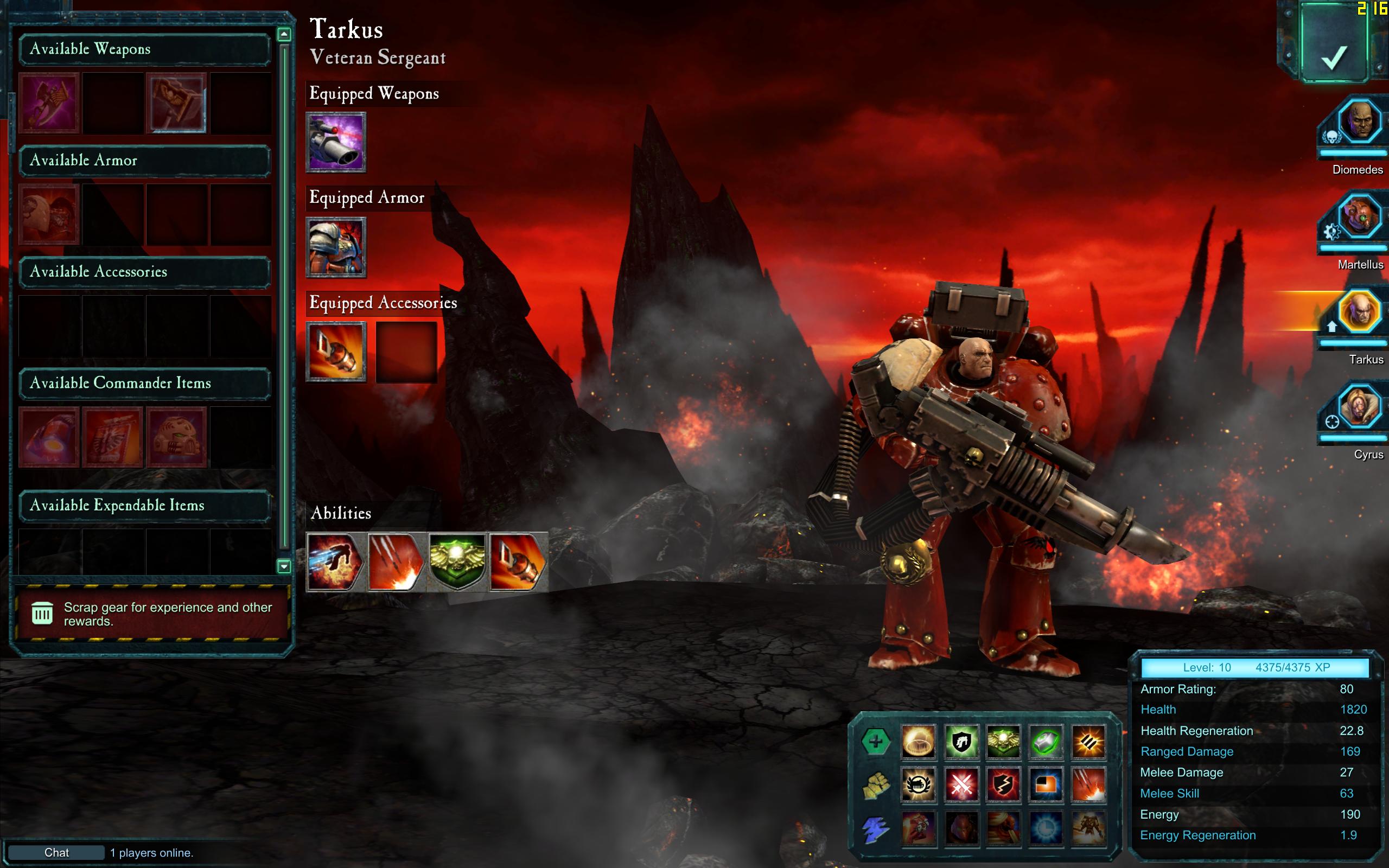The image size is (1389, 868).
Task: Select the crossed swords trait icon
Action: (961, 784)
